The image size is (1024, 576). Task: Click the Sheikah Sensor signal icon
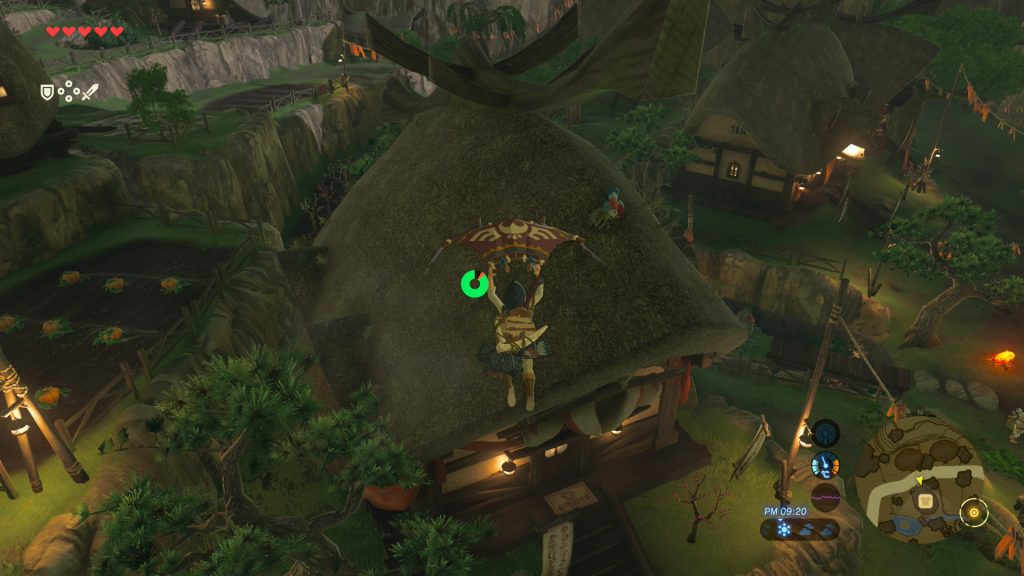[826, 433]
